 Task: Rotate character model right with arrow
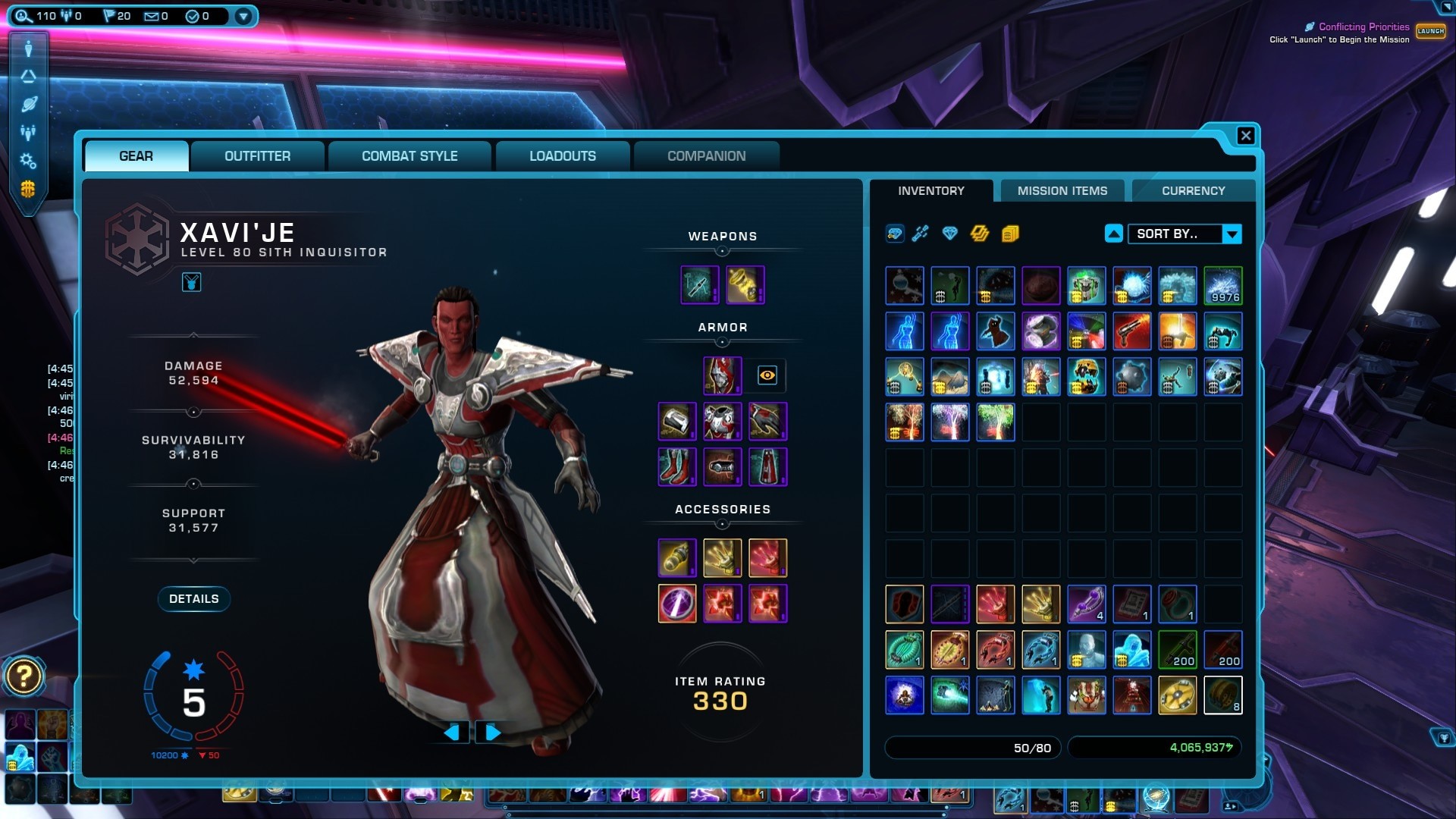coord(492,733)
